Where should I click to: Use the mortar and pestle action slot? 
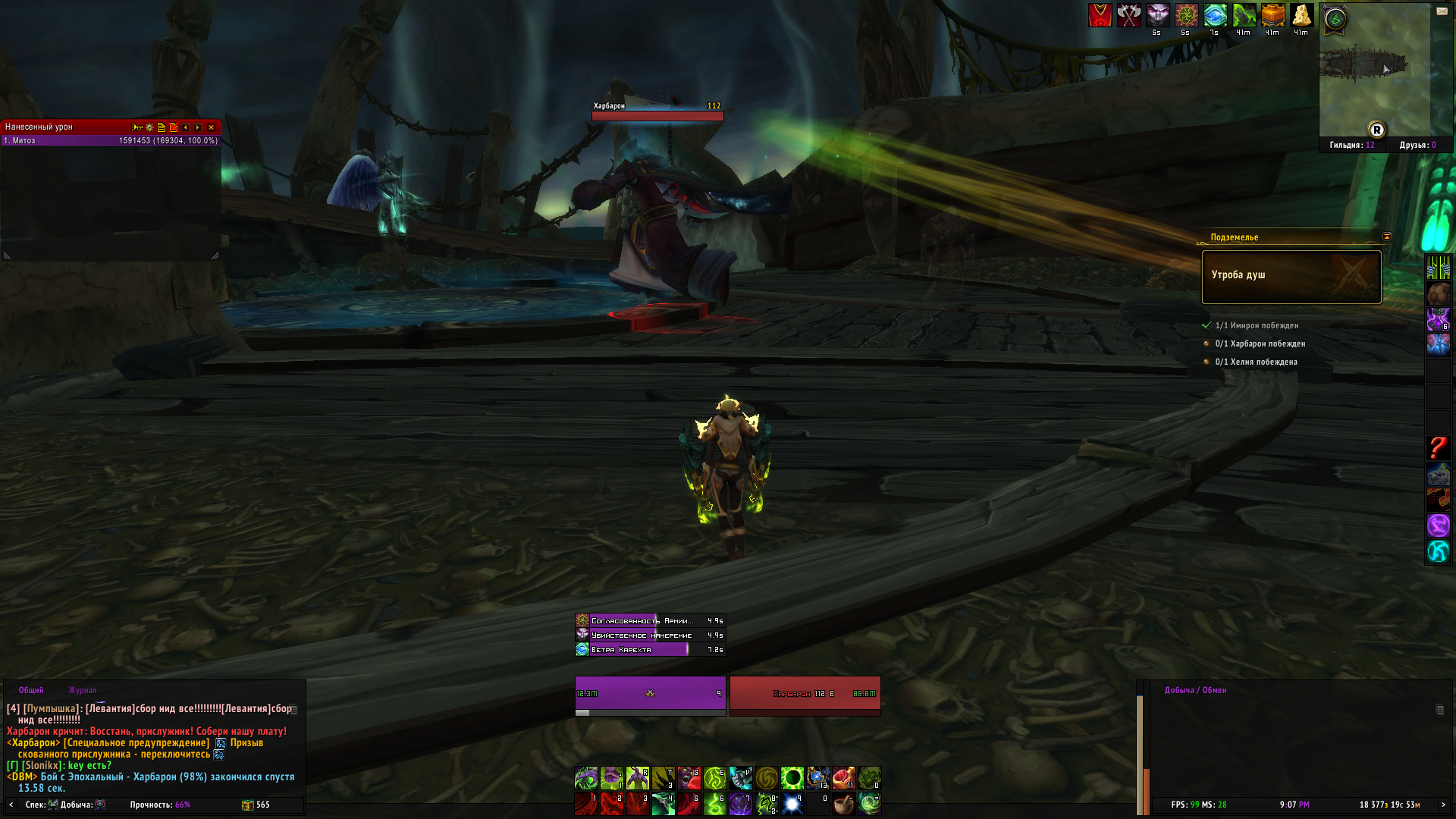pos(843,804)
